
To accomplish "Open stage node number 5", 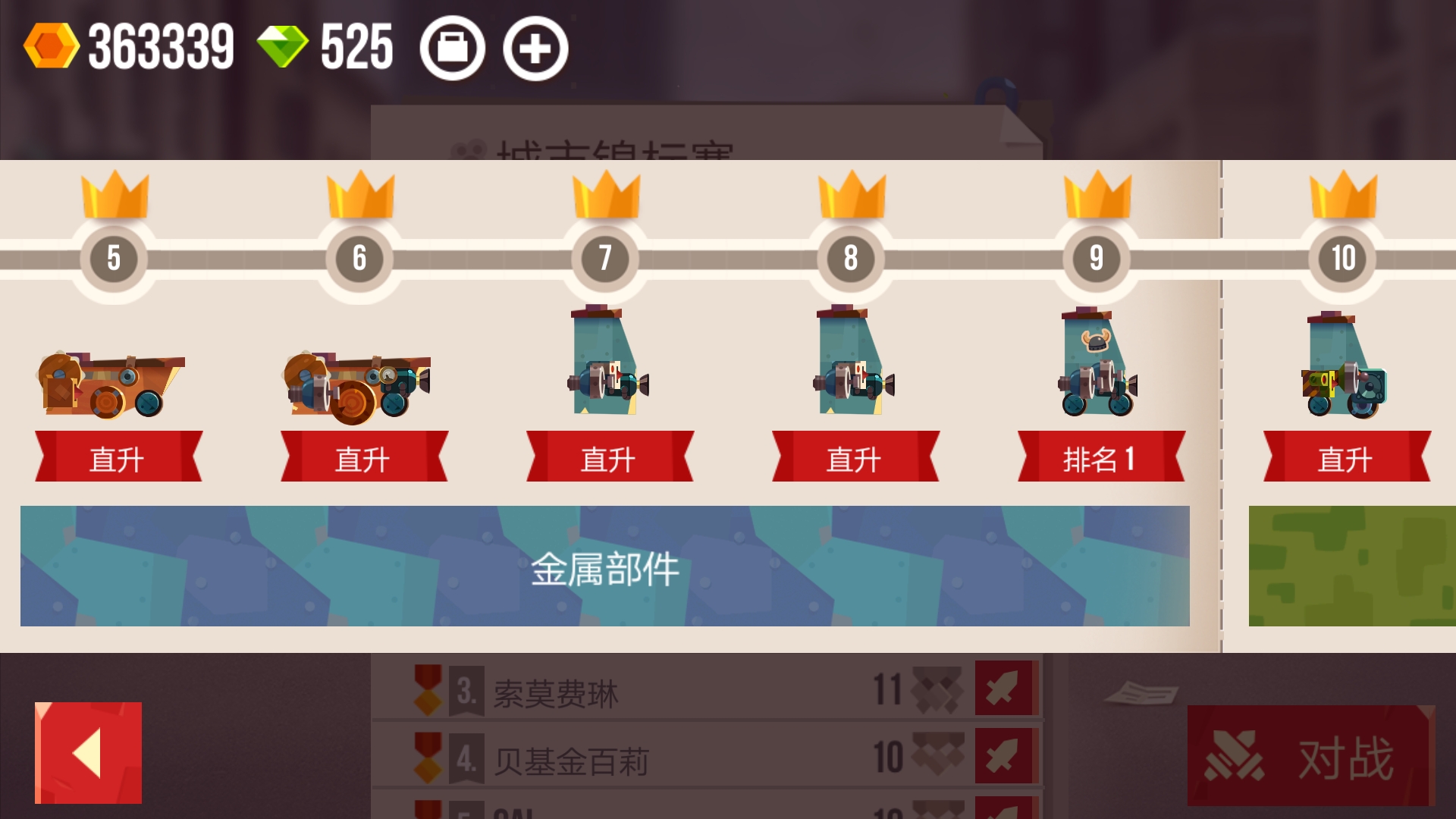I will pos(112,258).
